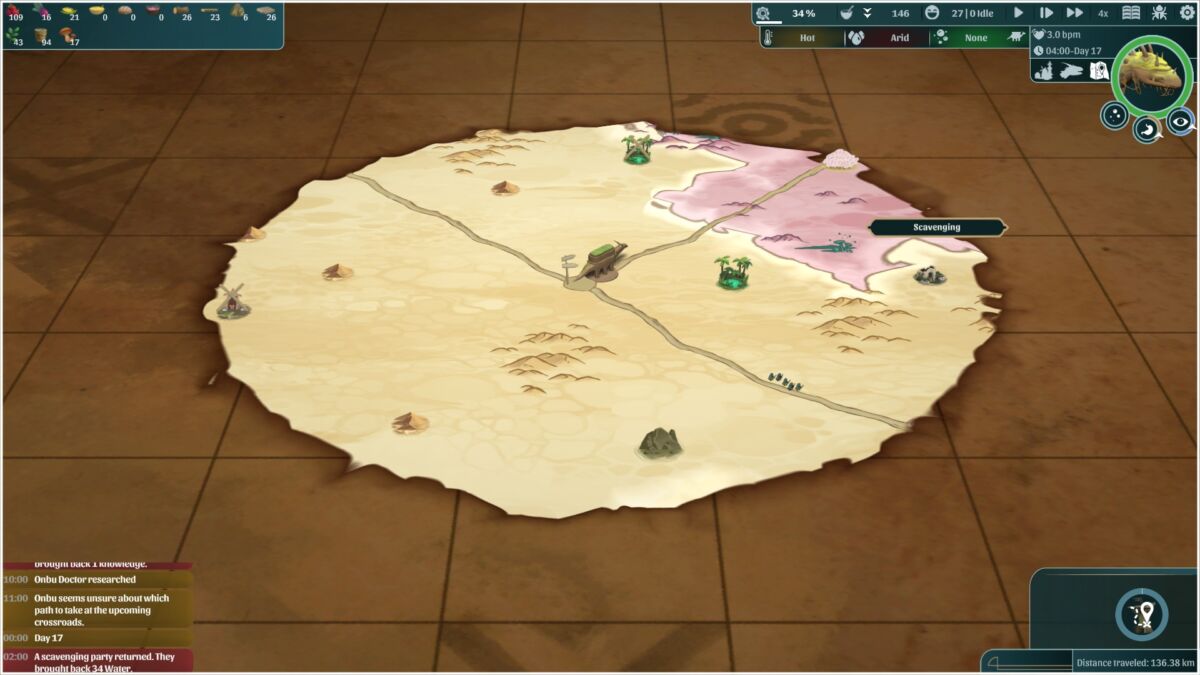This screenshot has height=675, width=1200.
Task: Click the round spores button beside Onbu
Action: (x=1114, y=116)
